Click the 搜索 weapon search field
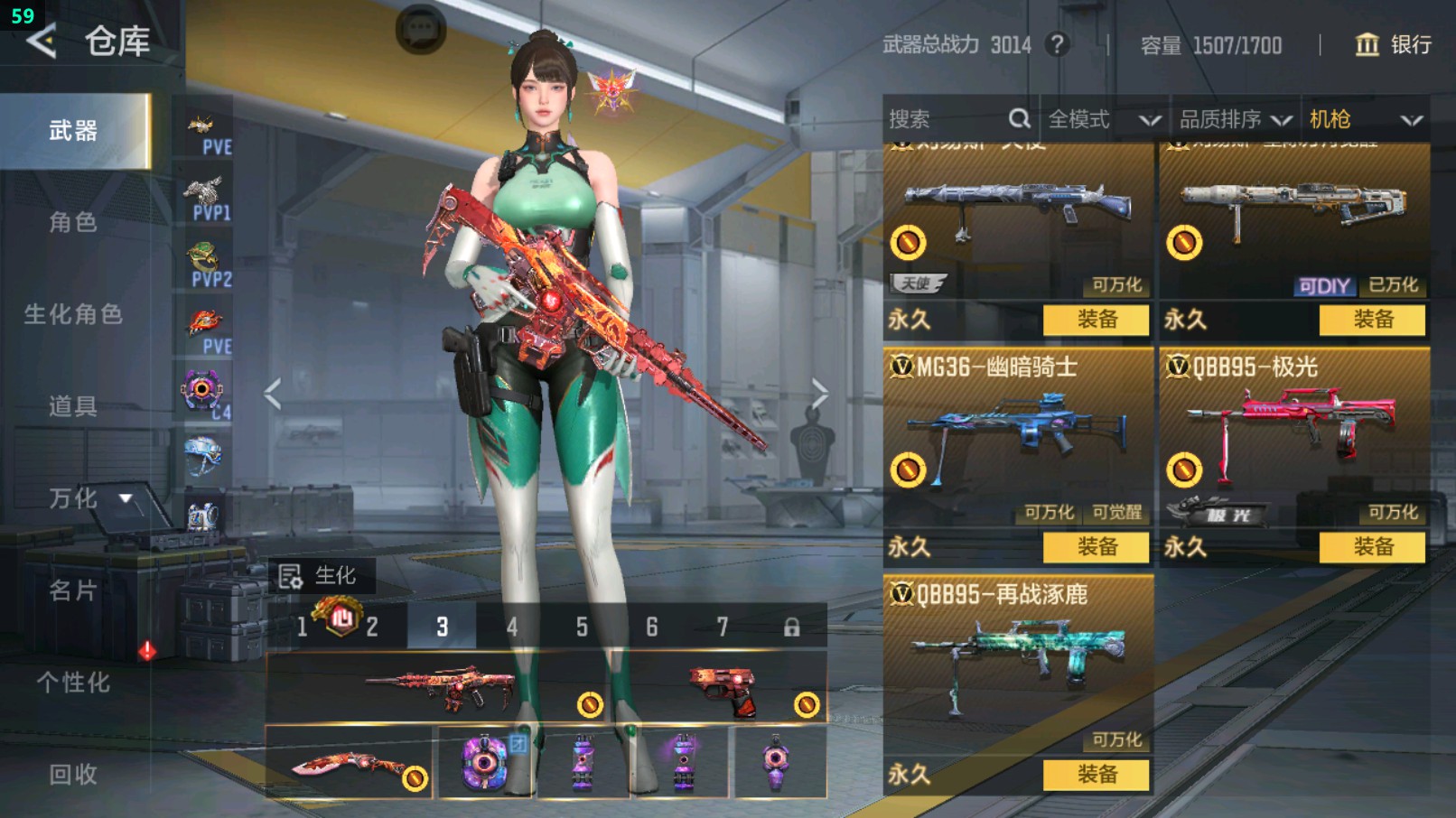 tap(948, 119)
